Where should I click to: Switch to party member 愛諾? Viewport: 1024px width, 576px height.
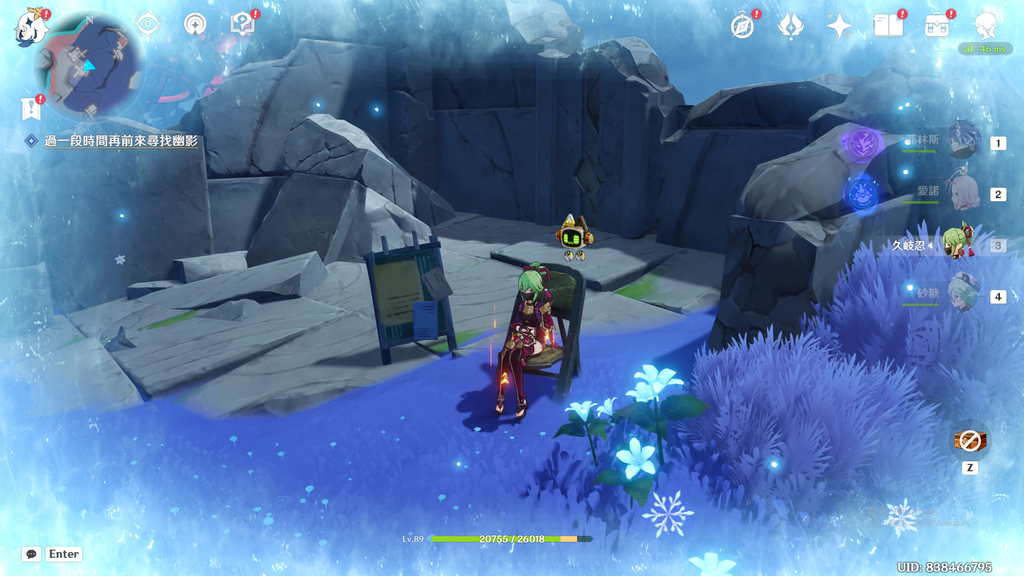point(962,192)
